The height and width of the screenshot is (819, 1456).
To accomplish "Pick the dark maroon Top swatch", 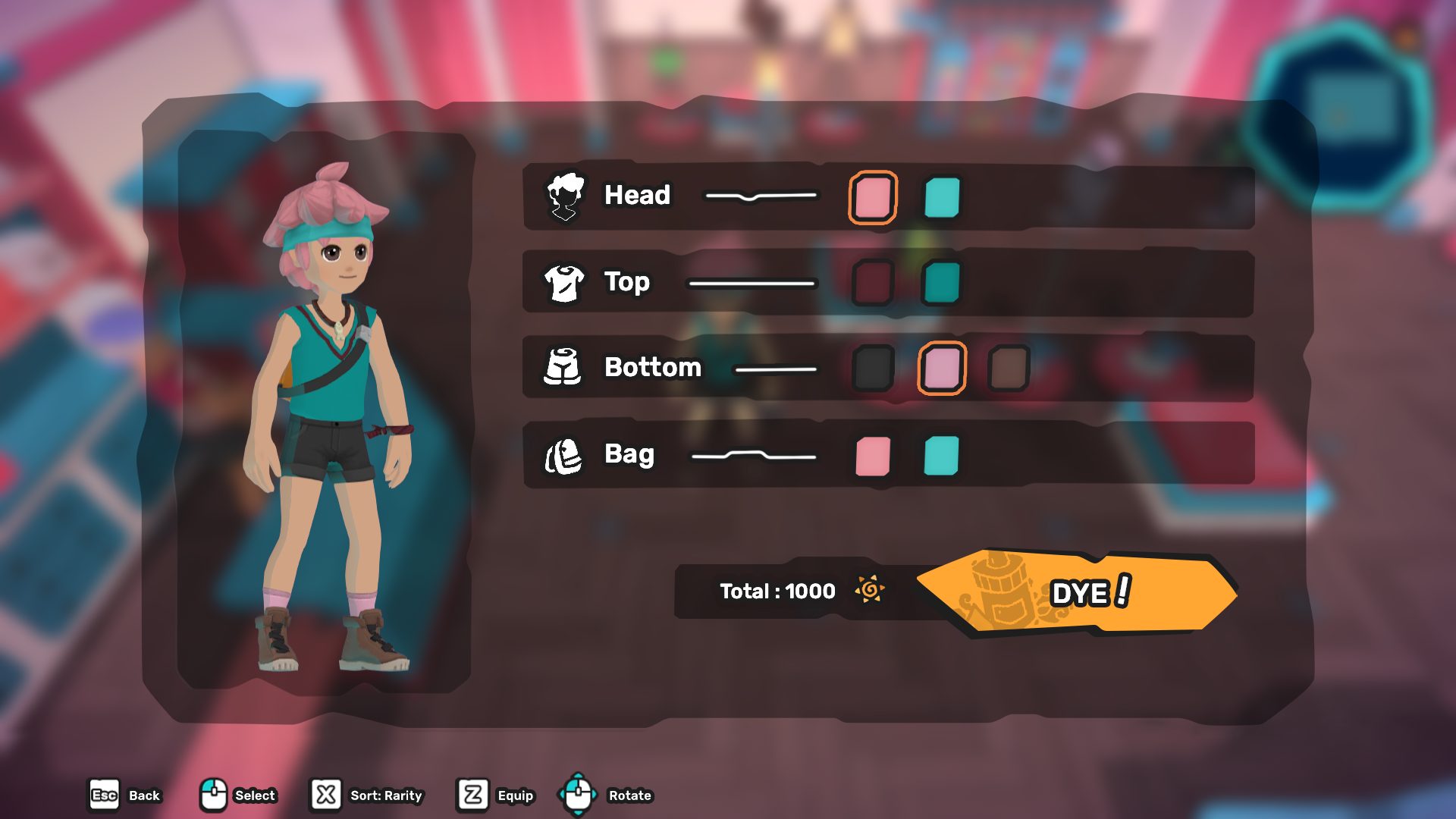I will coord(872,283).
